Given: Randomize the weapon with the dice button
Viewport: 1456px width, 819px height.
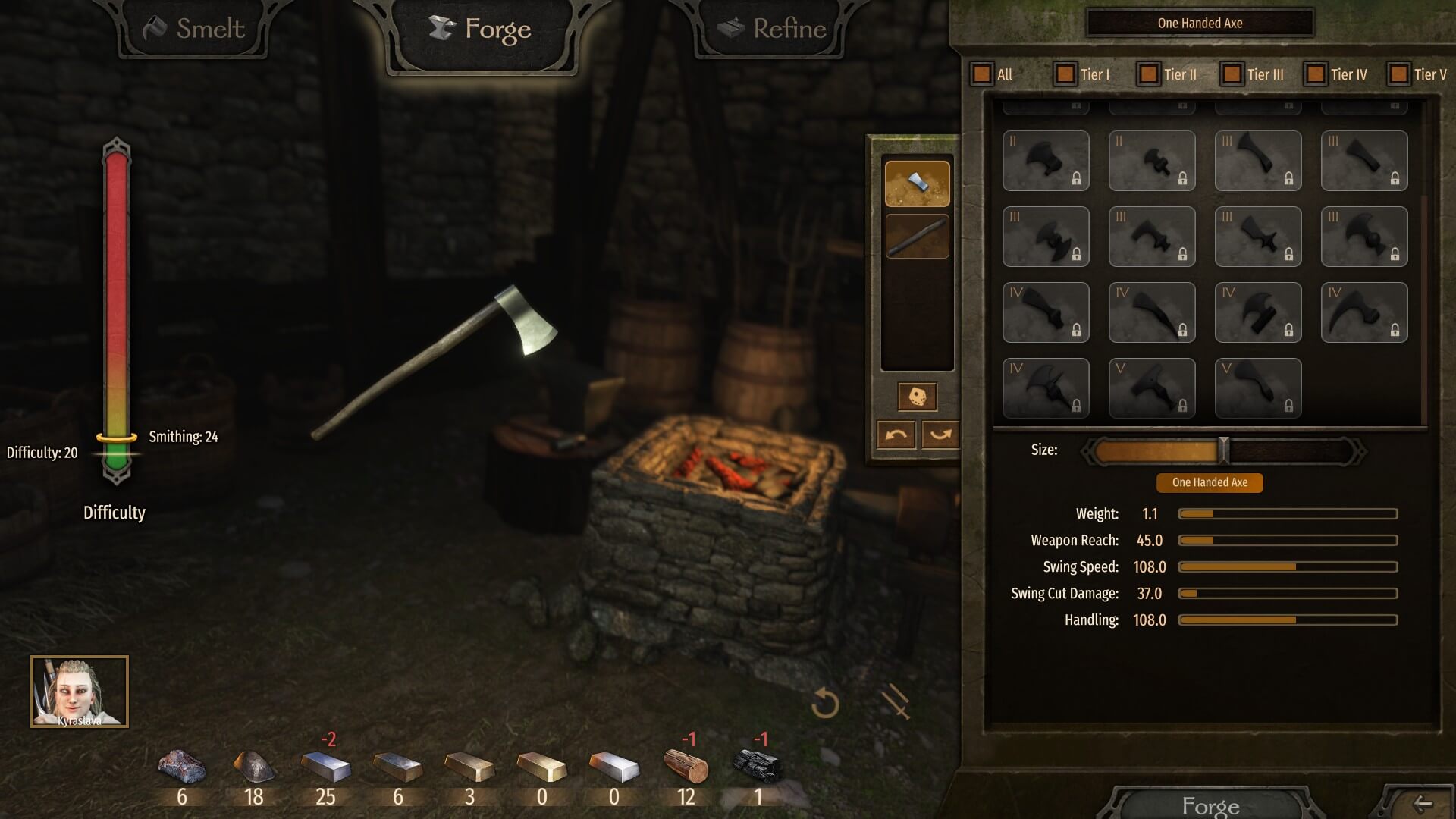Looking at the screenshot, I should tap(917, 397).
